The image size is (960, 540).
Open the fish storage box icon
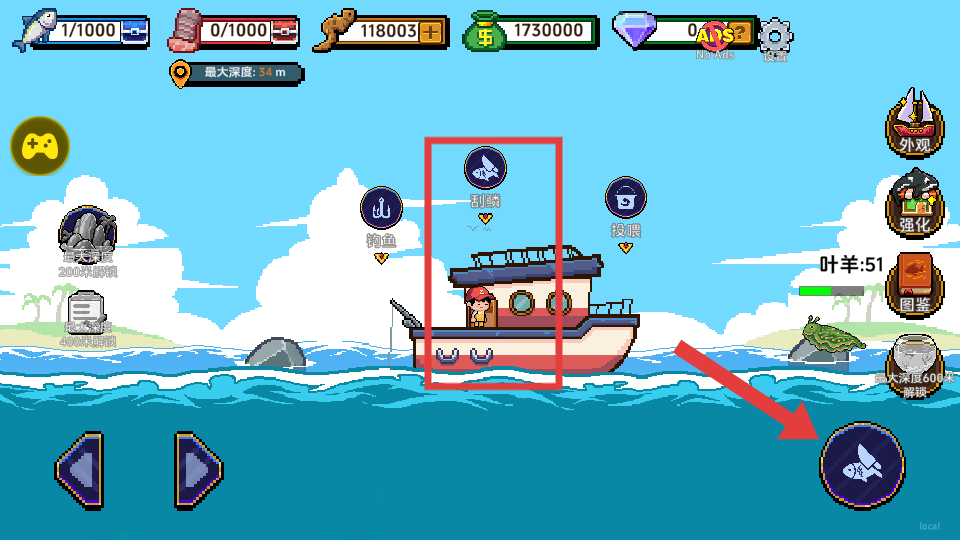click(133, 32)
